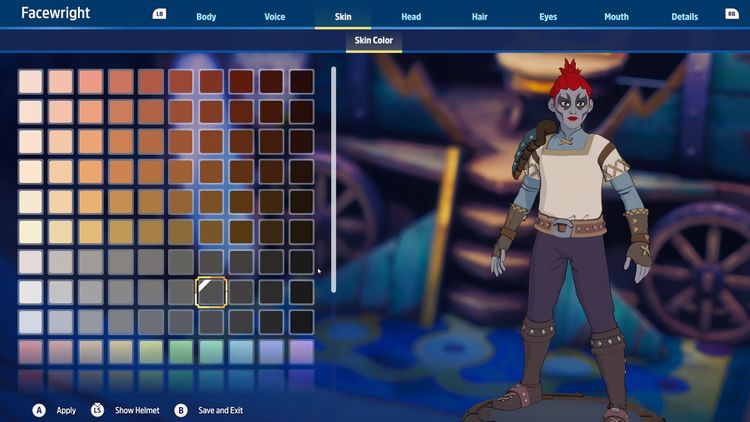This screenshot has height=422, width=750.
Task: Open the Details tab
Action: (x=684, y=17)
